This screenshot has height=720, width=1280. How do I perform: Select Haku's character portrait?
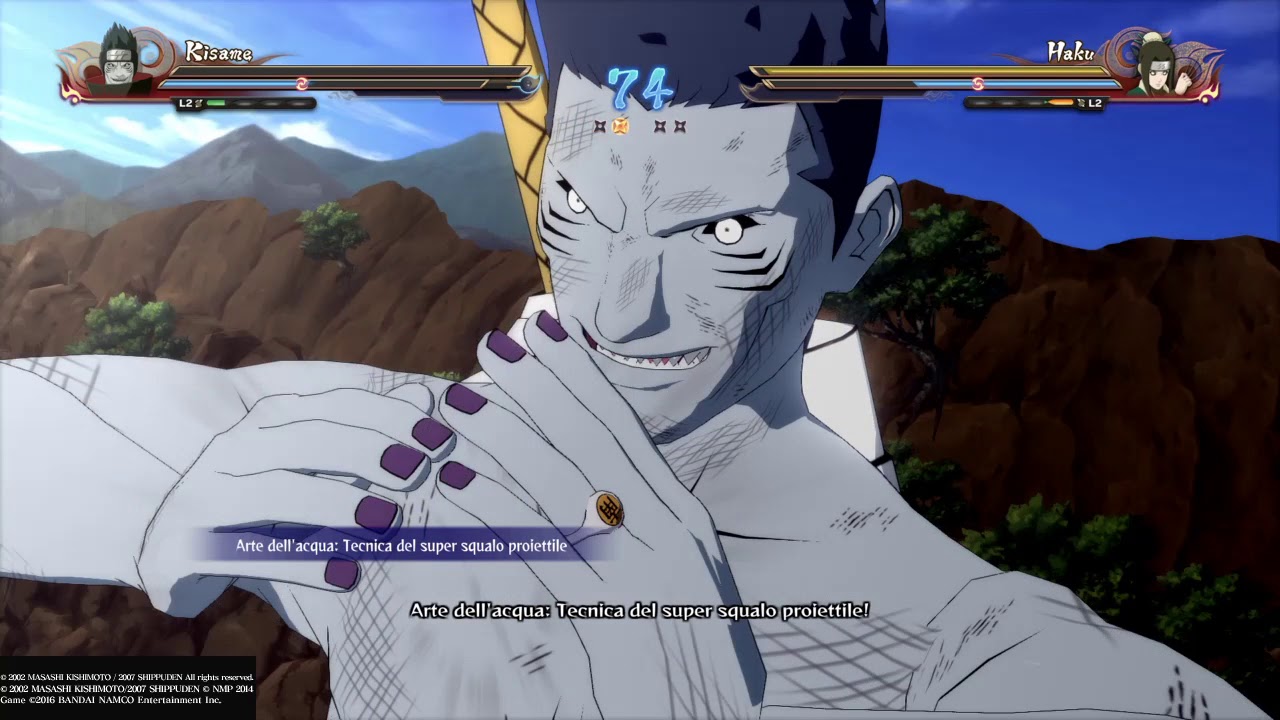(1157, 64)
